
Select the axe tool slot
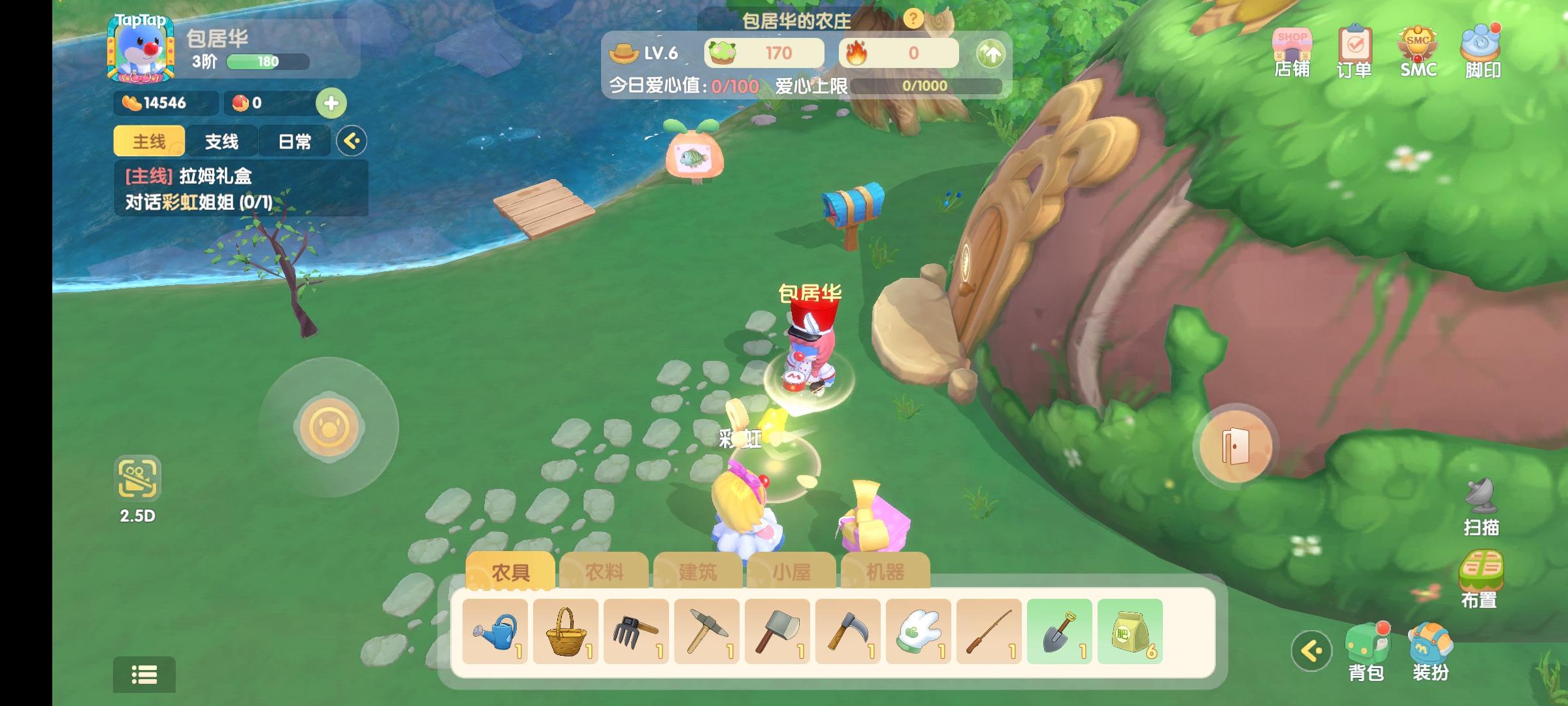[777, 631]
